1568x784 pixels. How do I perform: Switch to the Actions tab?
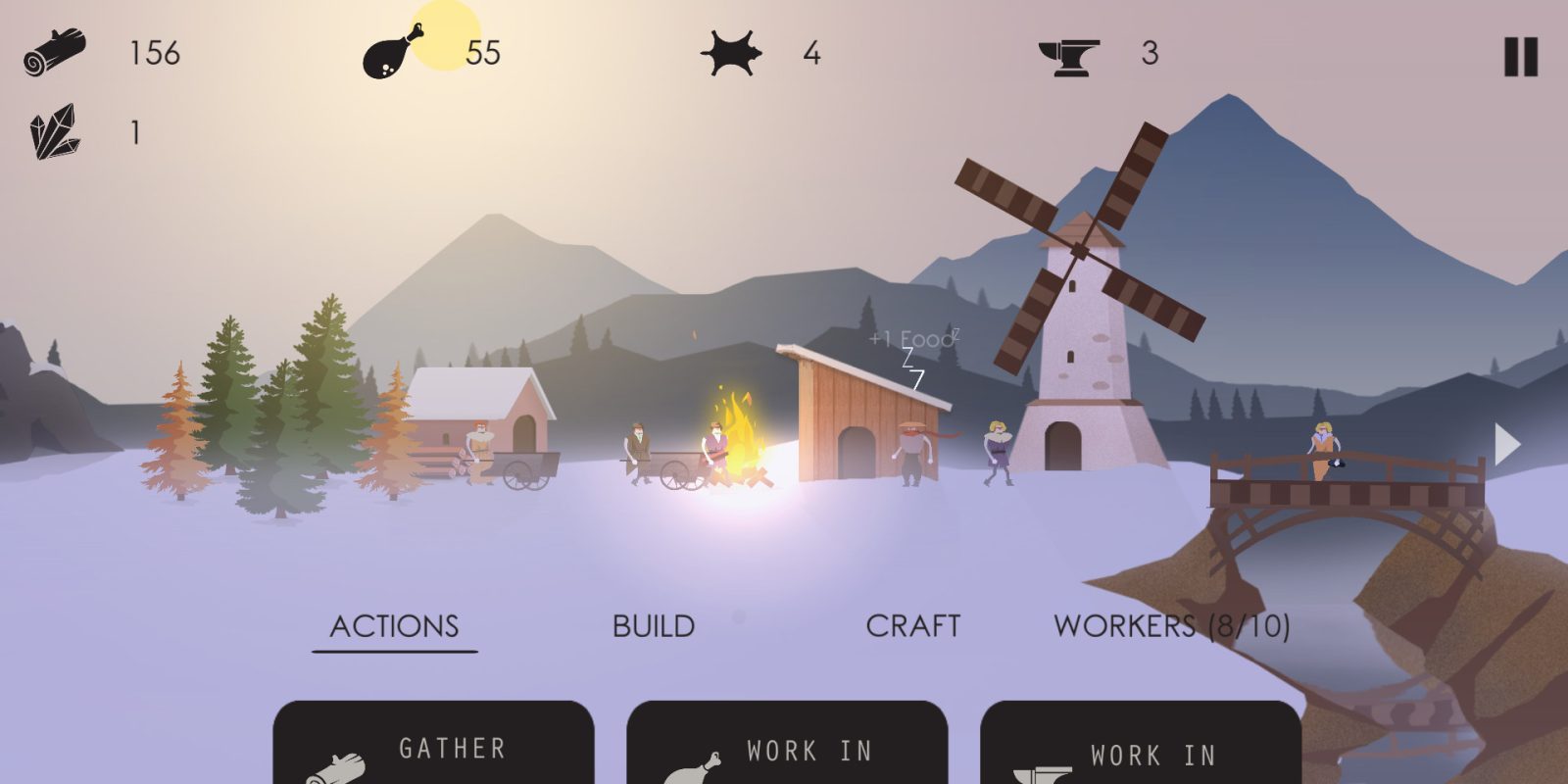coord(394,626)
